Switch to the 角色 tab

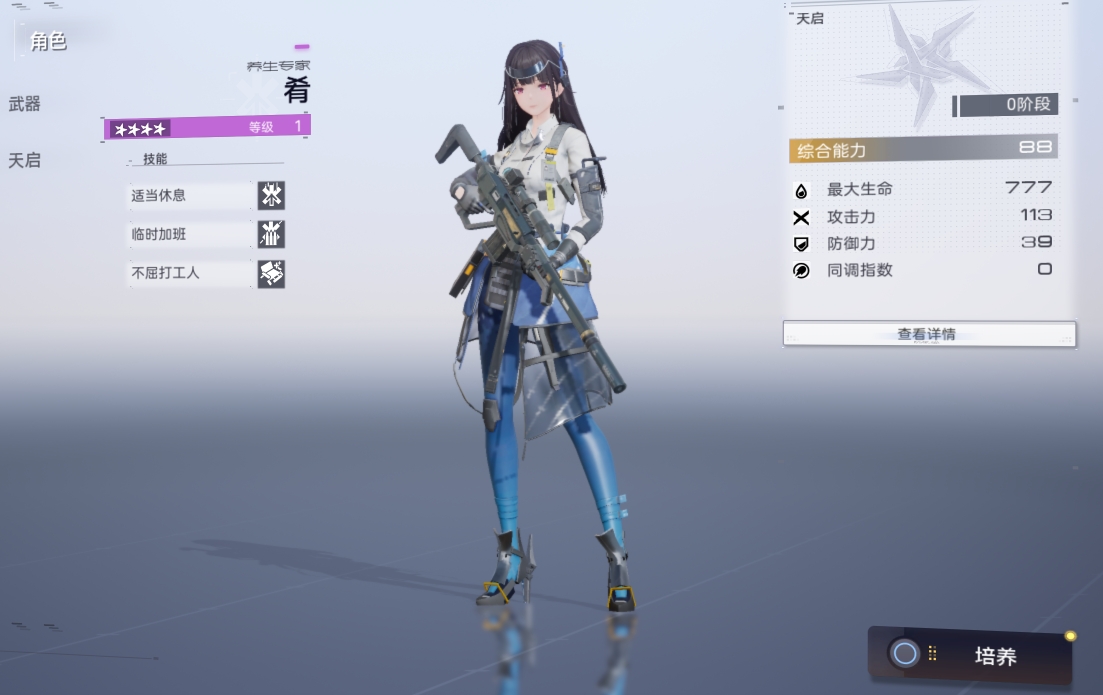48,42
